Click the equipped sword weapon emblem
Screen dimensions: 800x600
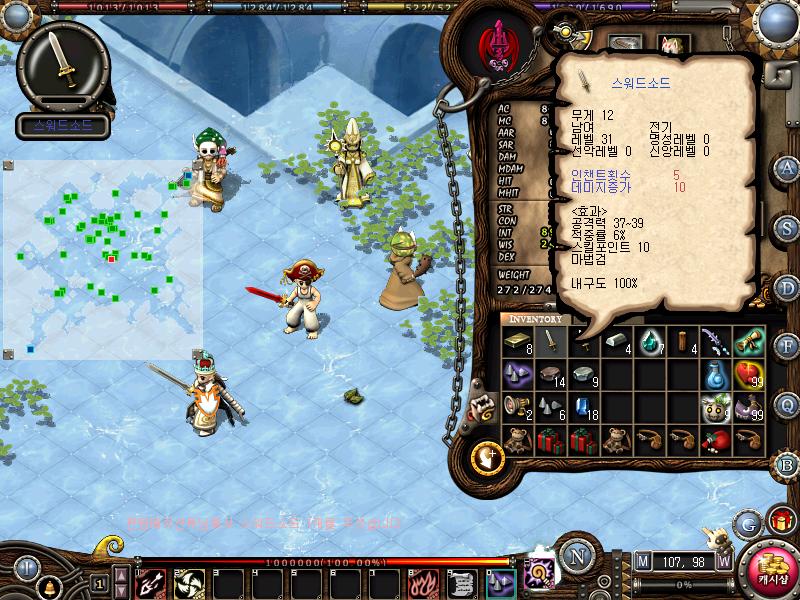click(x=62, y=66)
